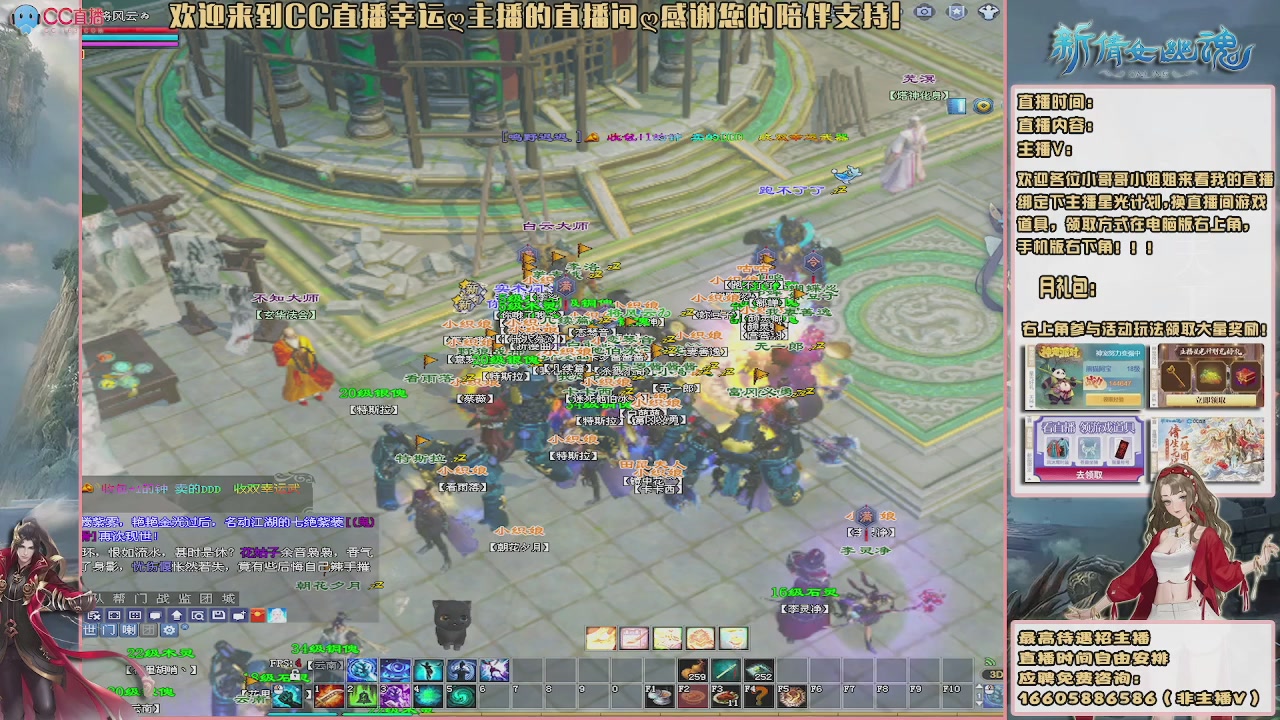Screen dimensions: 1280x720
Task: Open the chat settings gear icon
Action: 168,630
